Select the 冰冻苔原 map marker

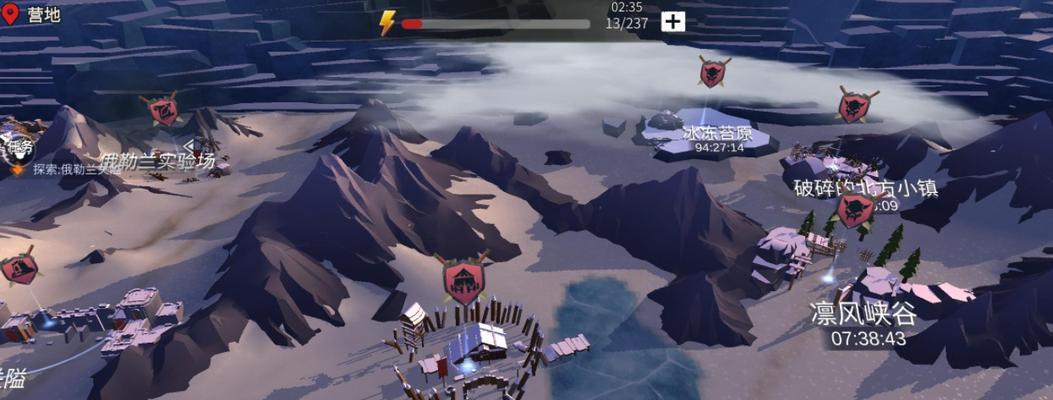(713, 72)
